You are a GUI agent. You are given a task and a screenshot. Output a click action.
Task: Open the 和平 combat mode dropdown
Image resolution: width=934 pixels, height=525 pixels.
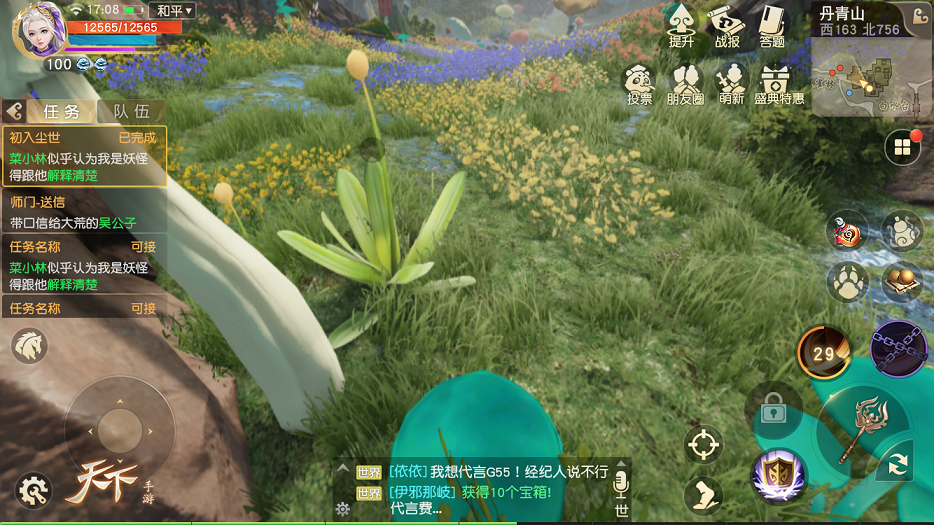pos(176,11)
